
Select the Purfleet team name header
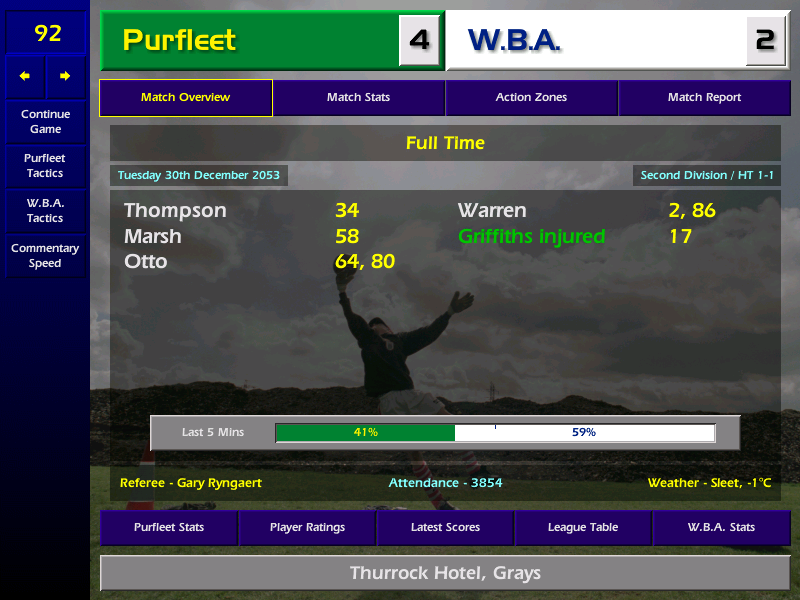point(250,40)
